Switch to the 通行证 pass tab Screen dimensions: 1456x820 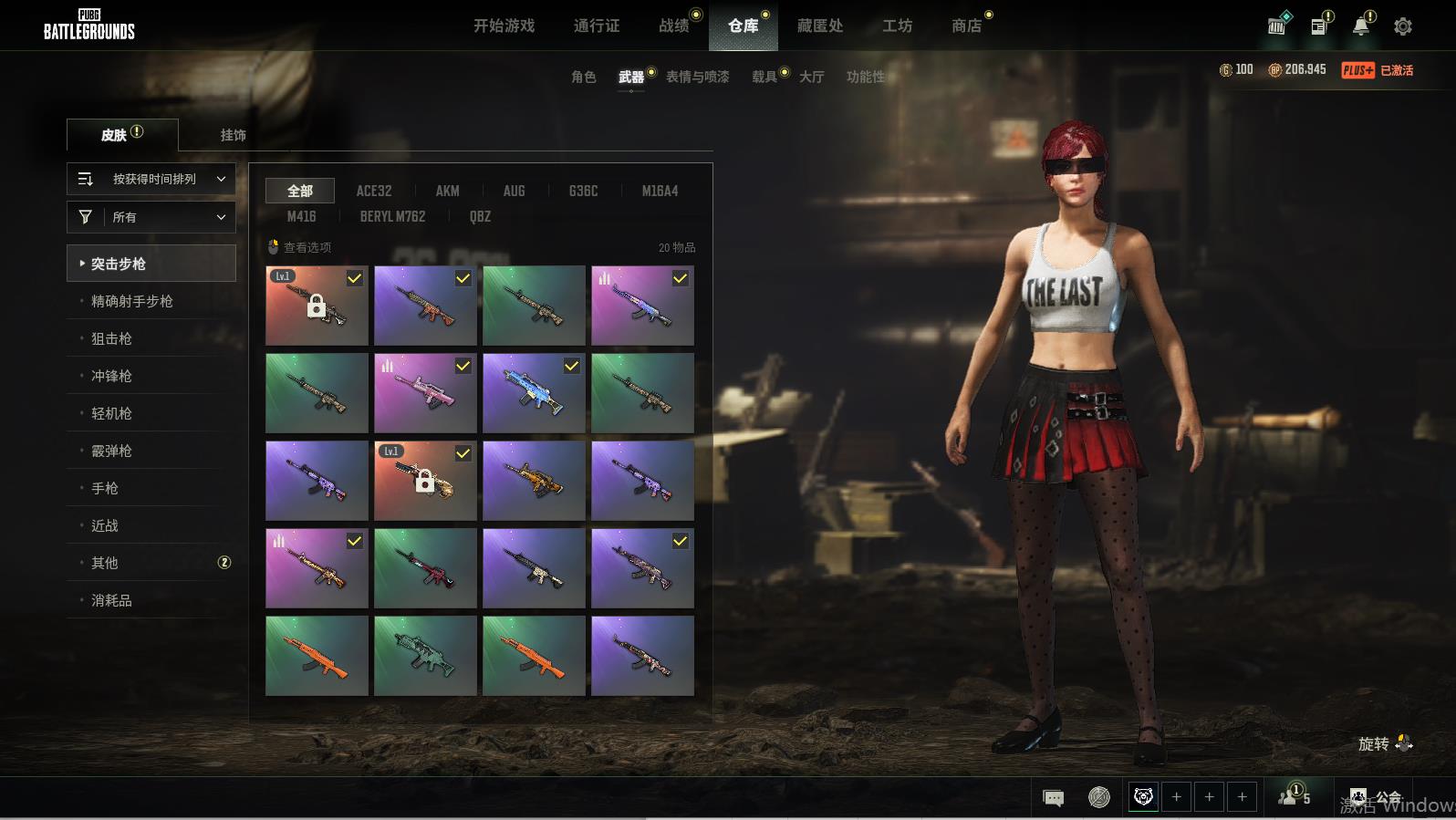597,26
